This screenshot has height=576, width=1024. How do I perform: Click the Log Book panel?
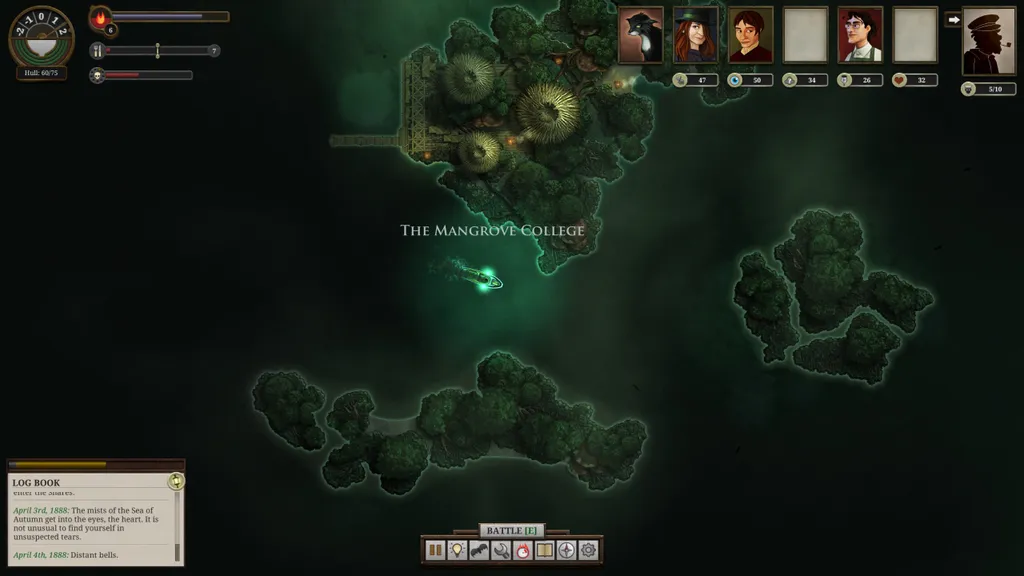click(92, 518)
